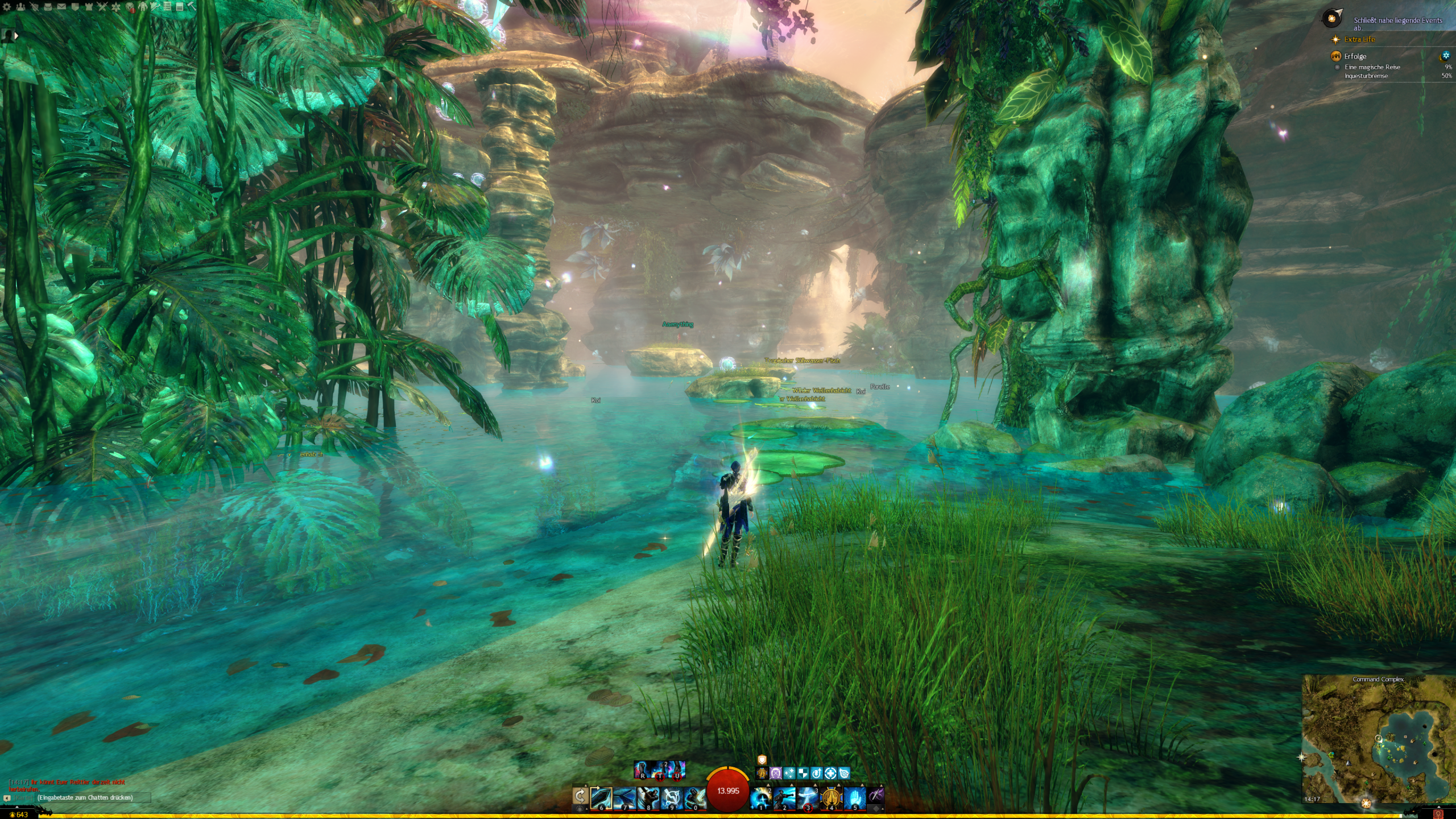Open the Erfolge achievements tracker header

click(x=1355, y=56)
